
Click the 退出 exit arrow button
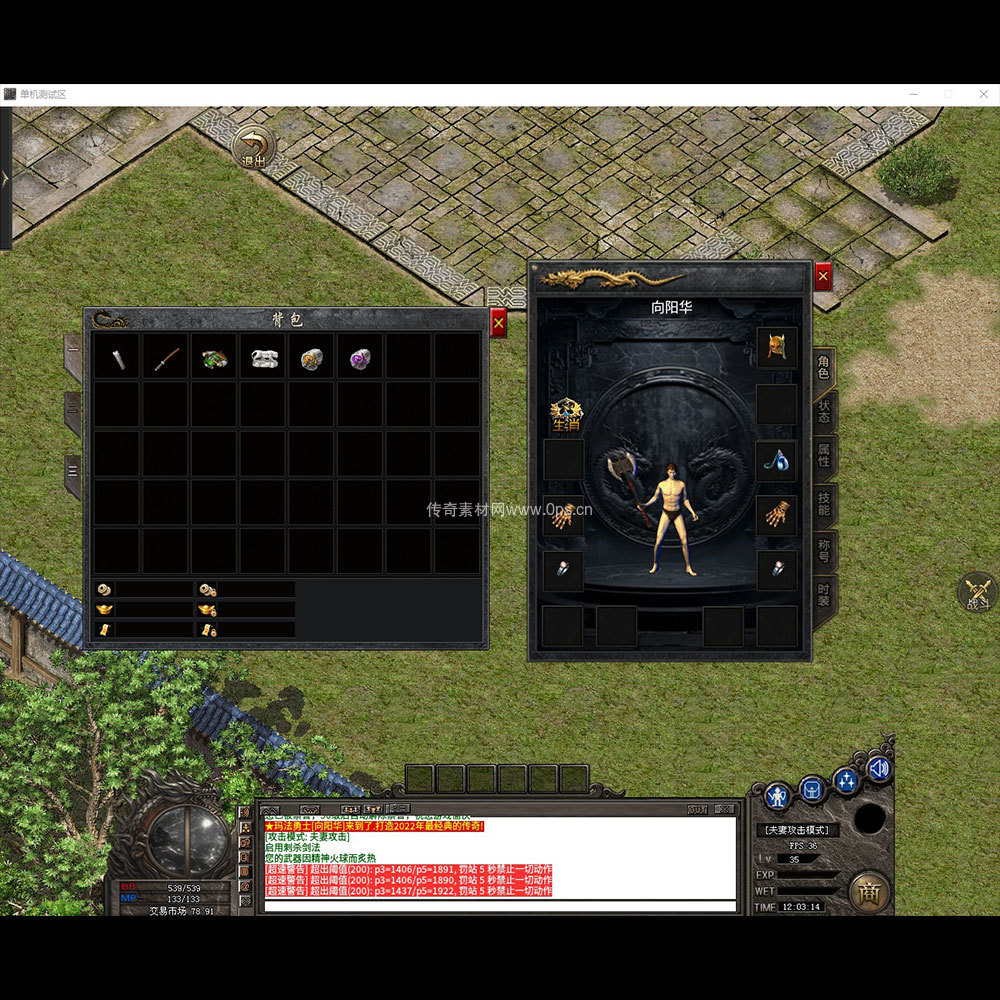pyautogui.click(x=254, y=148)
